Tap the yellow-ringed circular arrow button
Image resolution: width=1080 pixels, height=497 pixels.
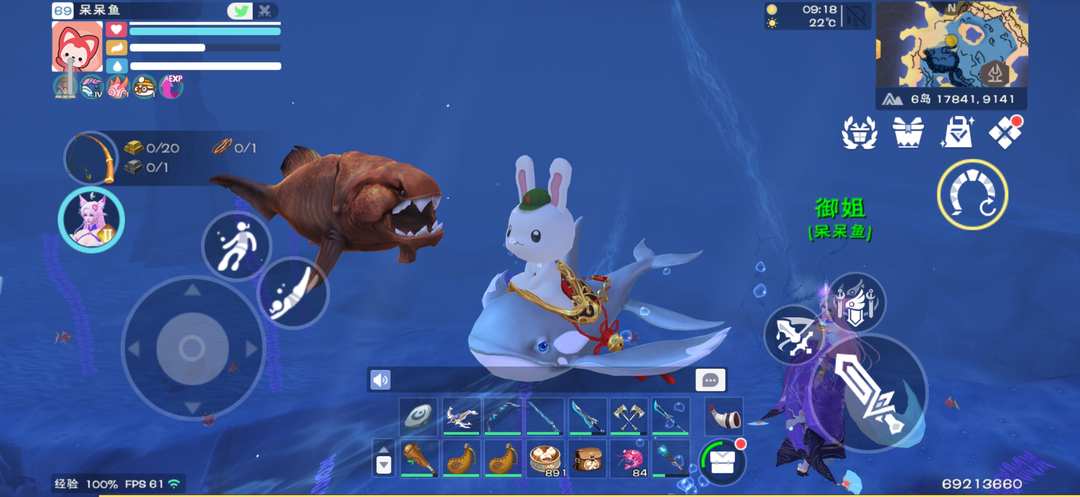[972, 194]
